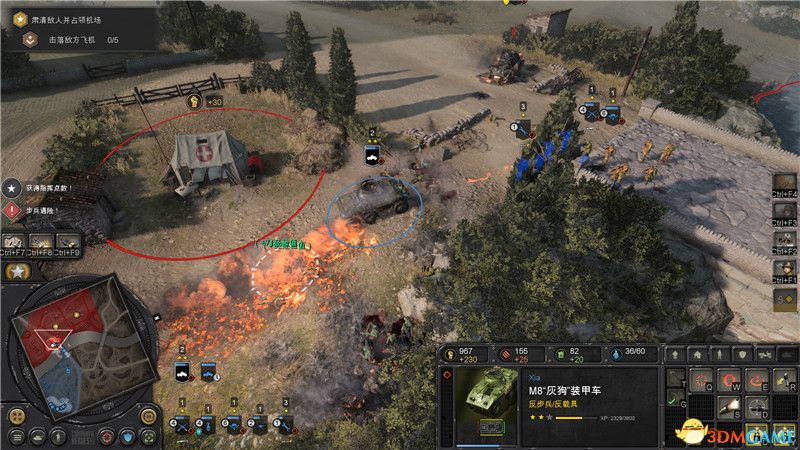Click the blue shield button under minimap
This screenshot has height=450, width=800.
point(130,436)
